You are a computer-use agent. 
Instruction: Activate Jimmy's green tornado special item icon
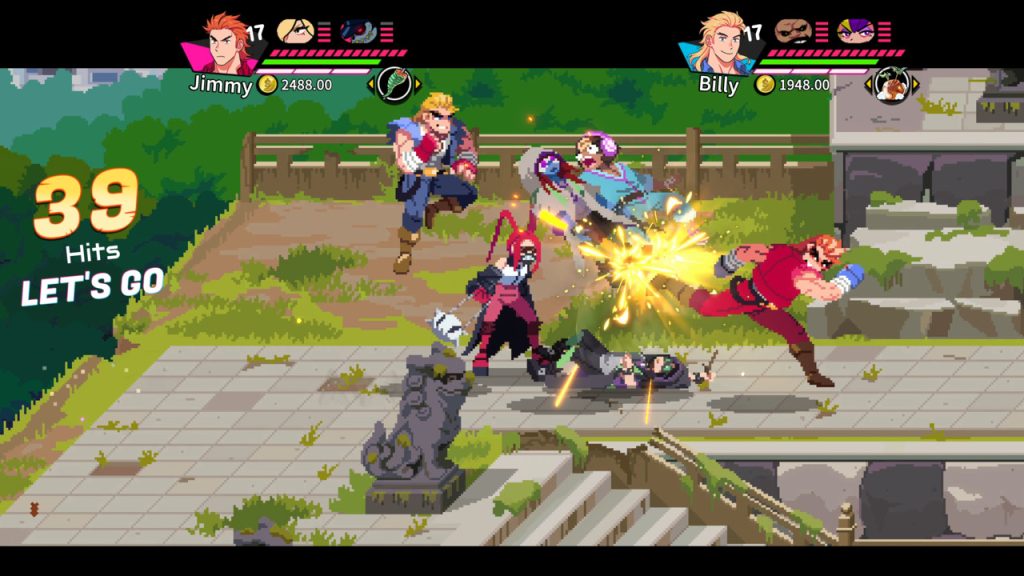tap(394, 84)
